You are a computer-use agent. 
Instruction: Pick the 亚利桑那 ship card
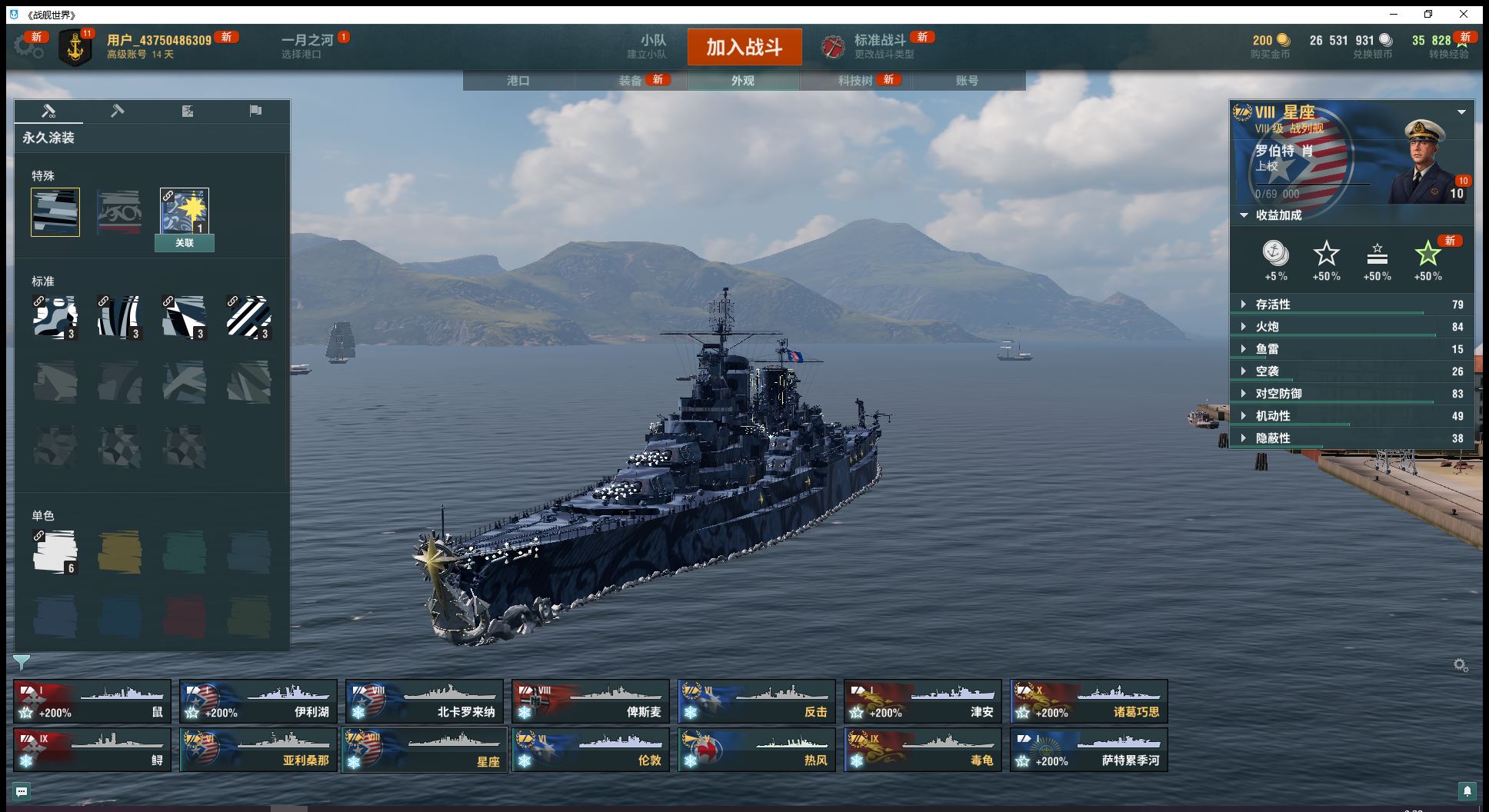pyautogui.click(x=258, y=750)
